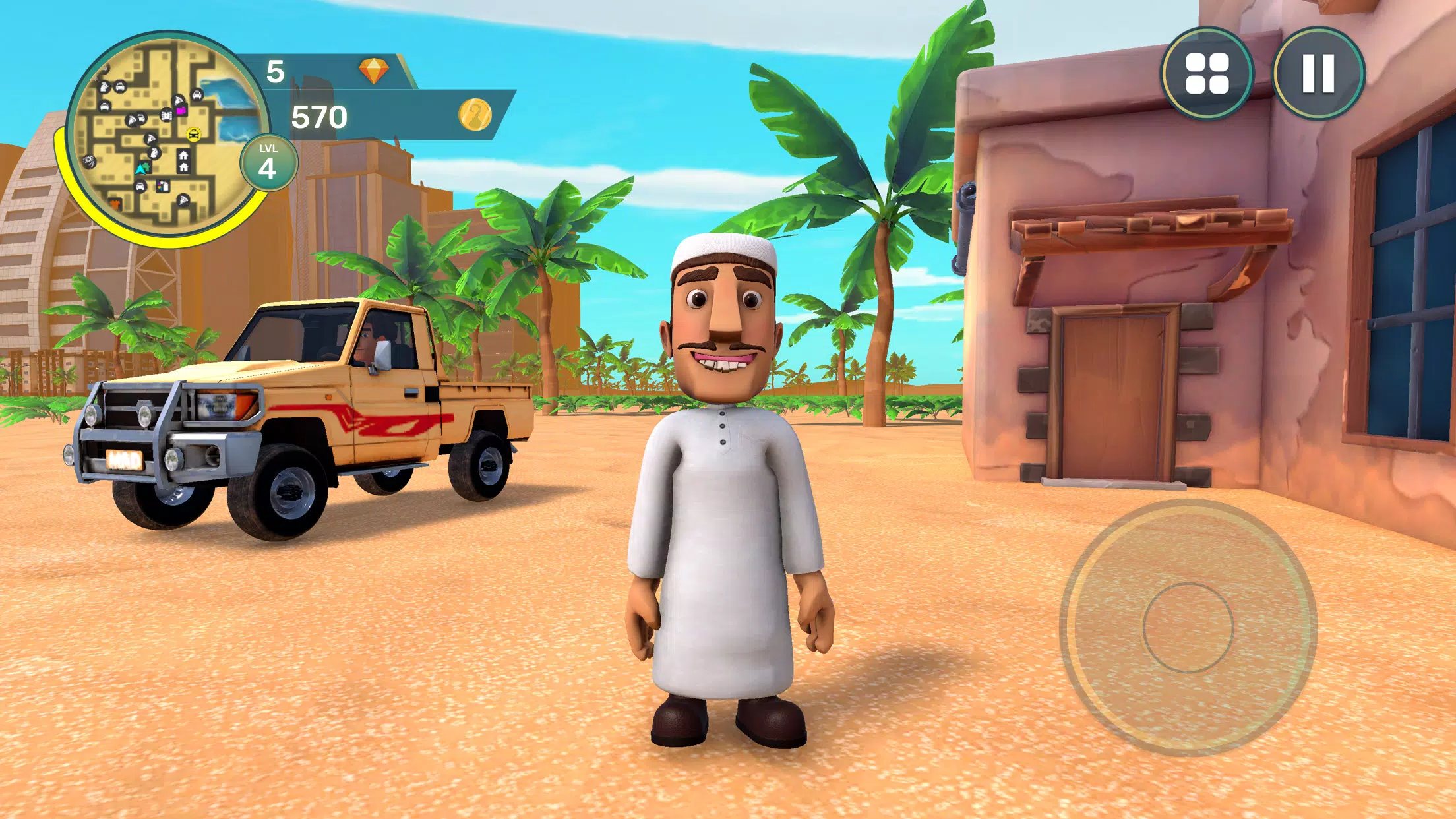Click the player arrow icon on the minimap
Screen dimensions: 1456x819
pyautogui.click(x=140, y=169)
